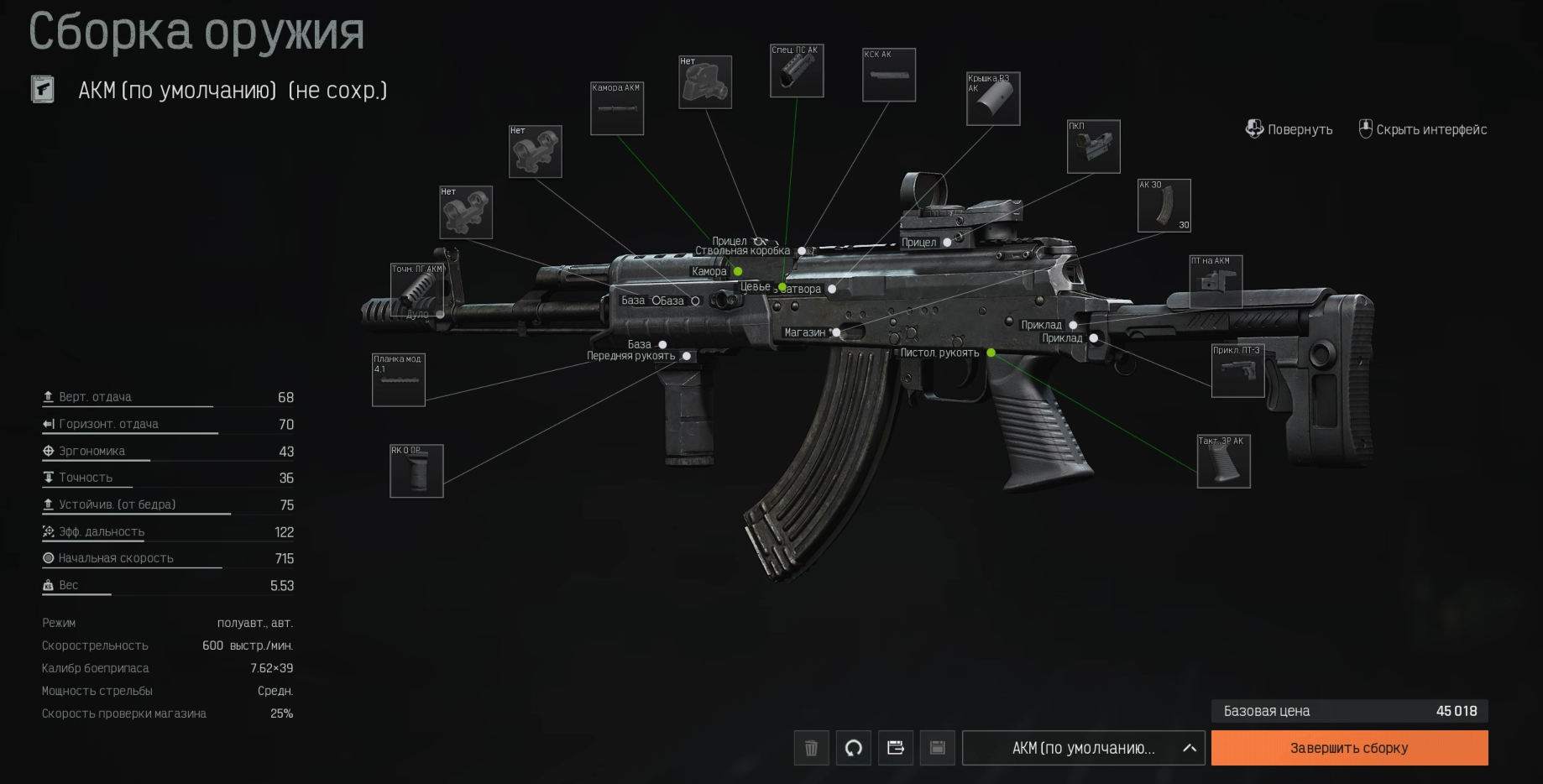The image size is (1543, 784).
Task: Reset the build with the circular arrow
Action: tap(853, 748)
